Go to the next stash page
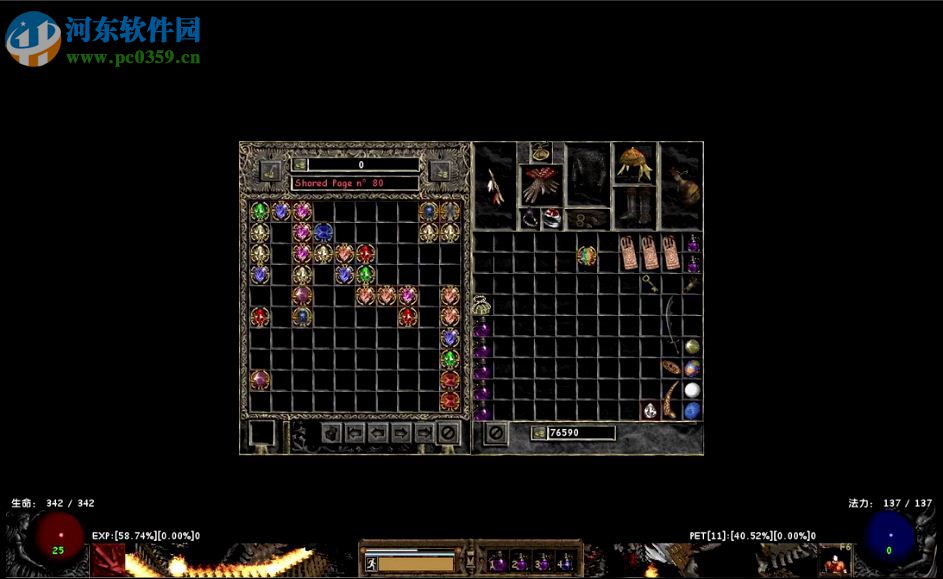The image size is (943, 579). [401, 433]
